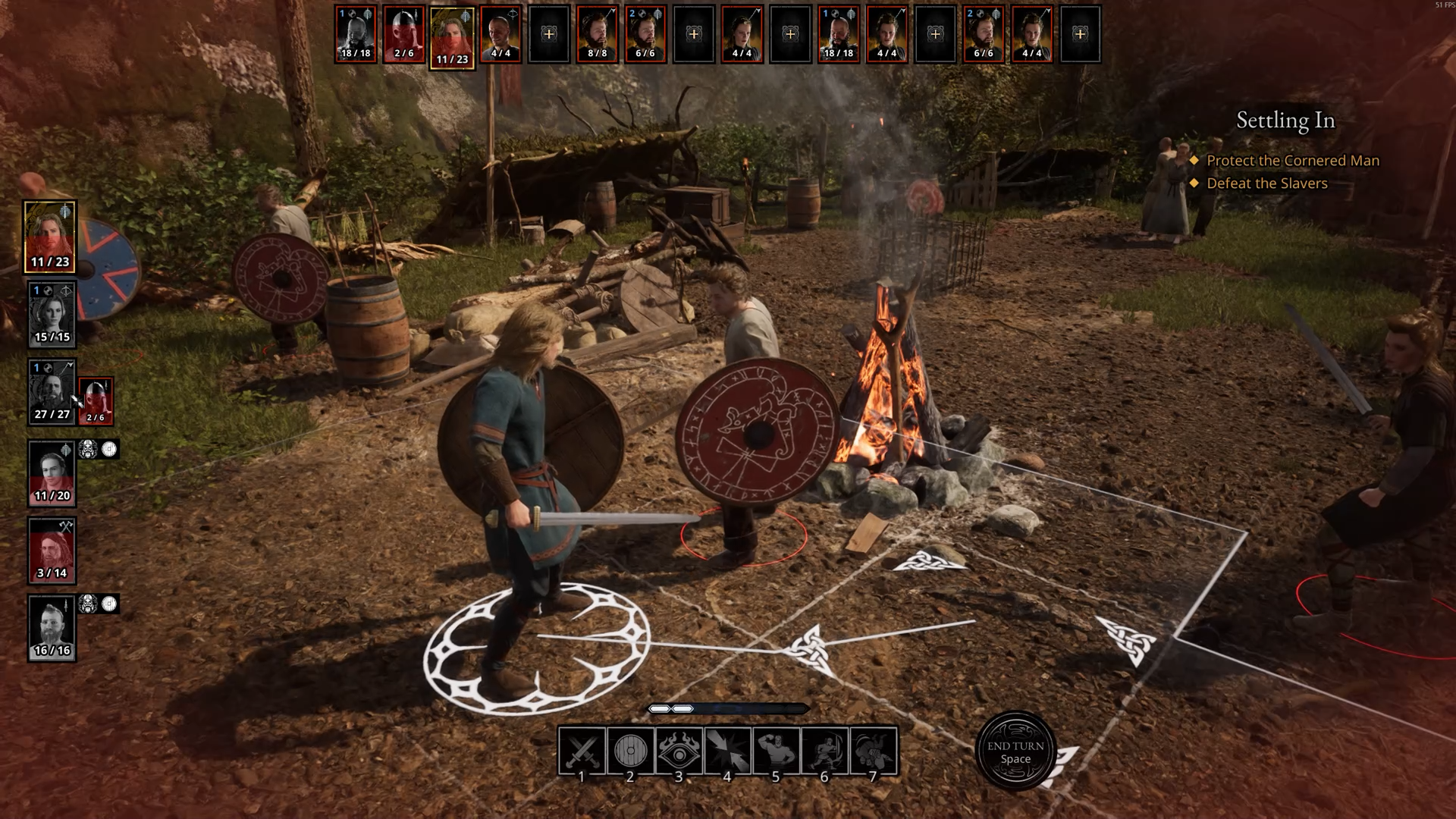Select the party member with 16/16 health
The image size is (1456, 819).
52,627
